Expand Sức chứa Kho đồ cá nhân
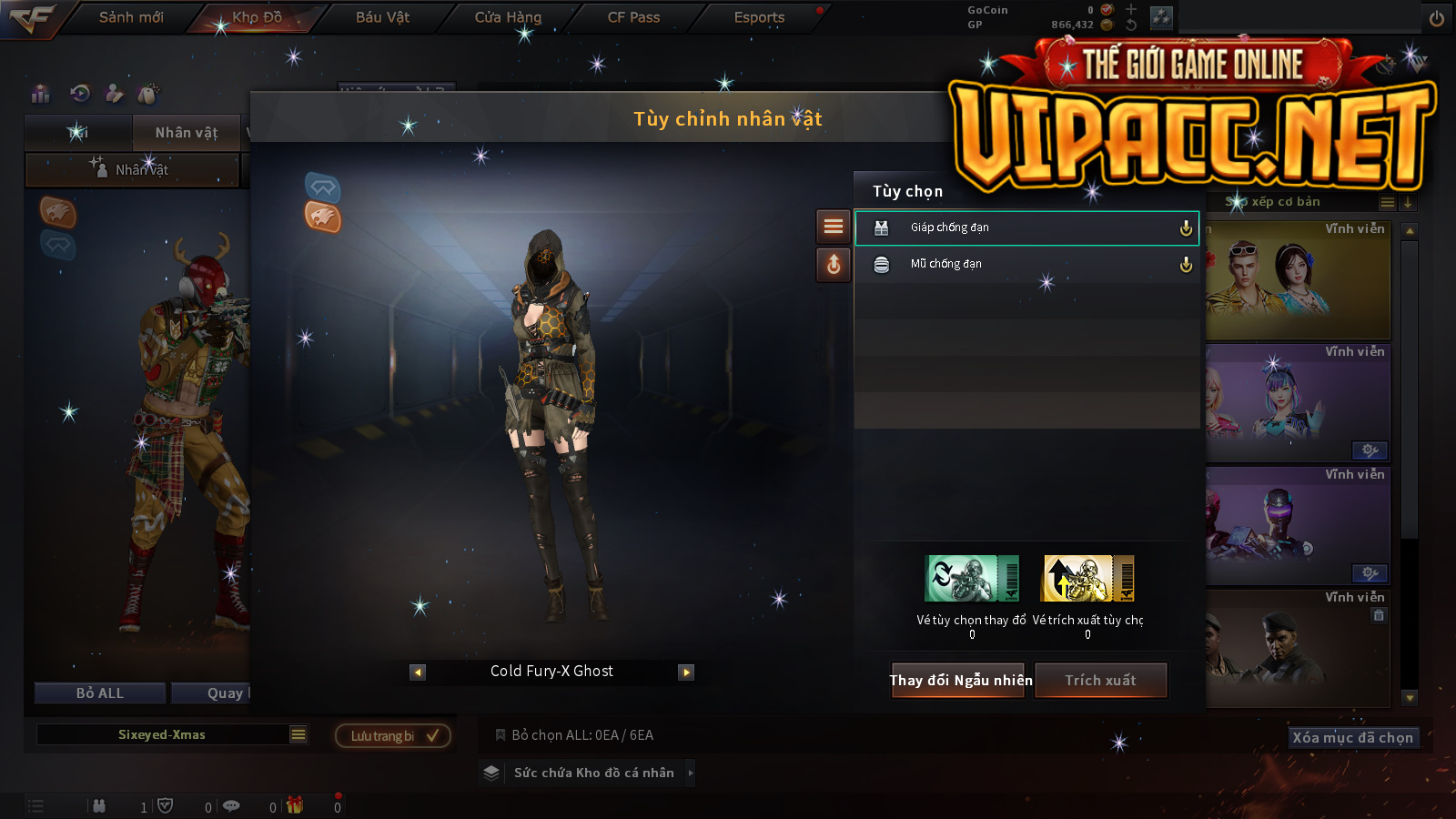This screenshot has width=1456, height=819. tap(691, 773)
